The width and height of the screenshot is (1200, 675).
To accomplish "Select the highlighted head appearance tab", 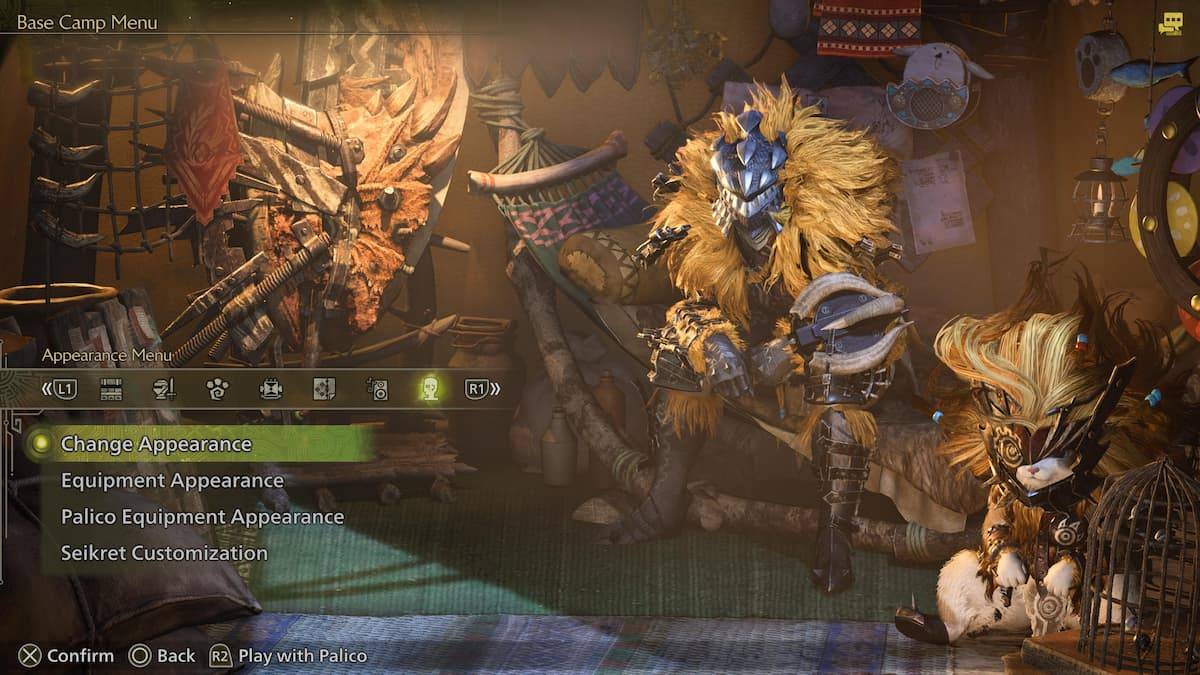I will (430, 389).
